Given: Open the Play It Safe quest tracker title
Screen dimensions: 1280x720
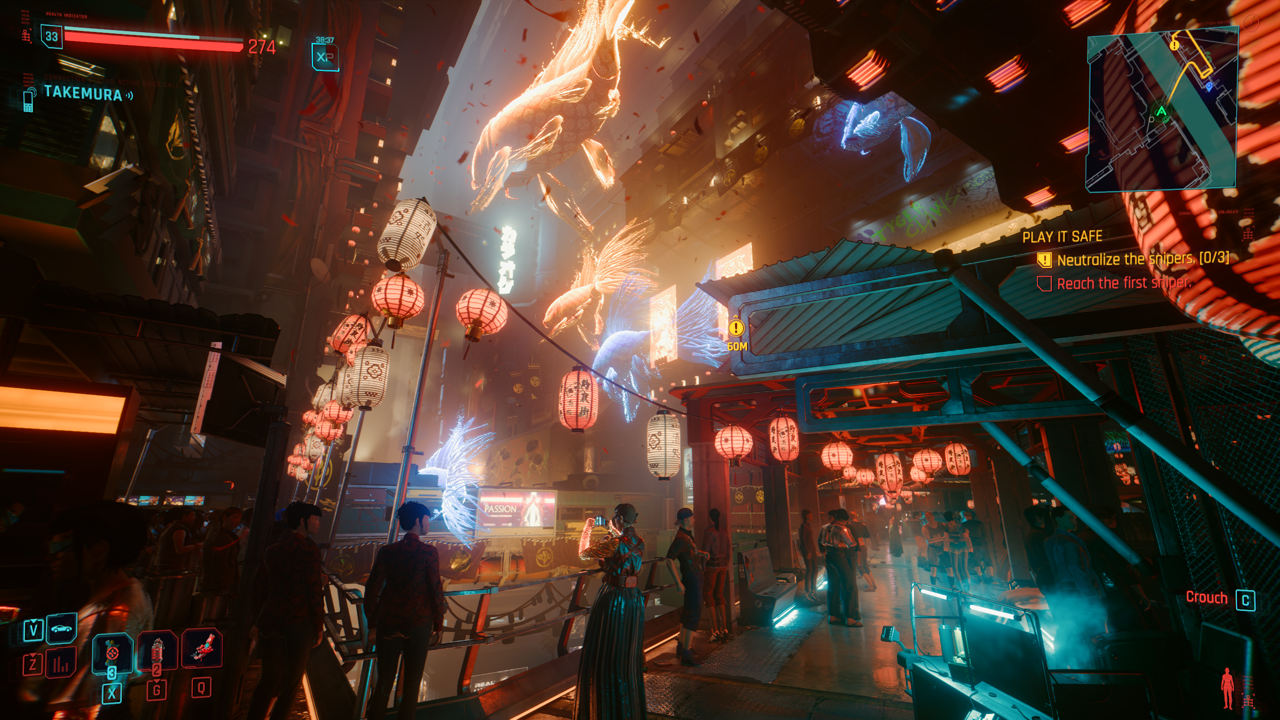Looking at the screenshot, I should point(1062,237).
